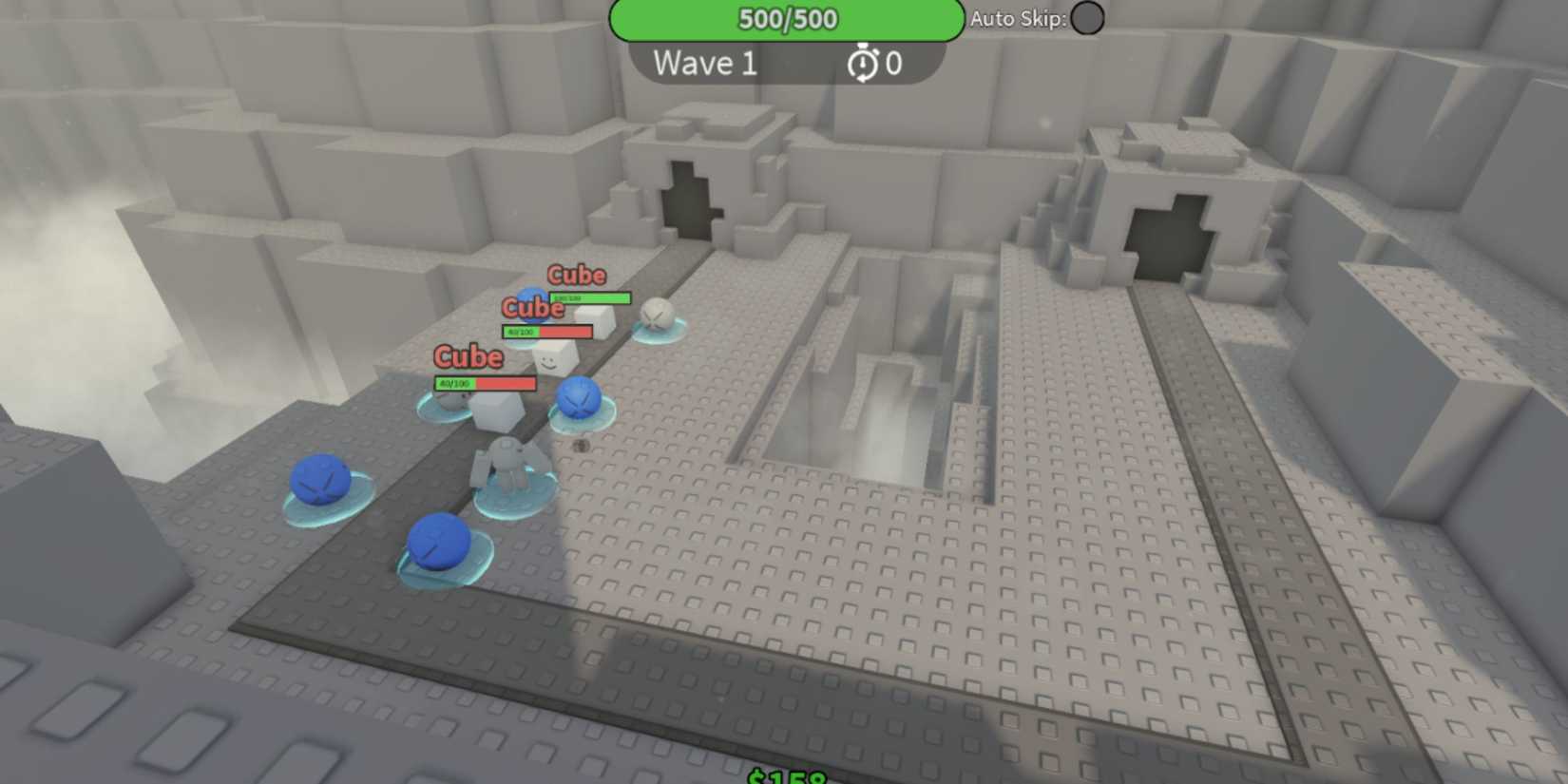Select the white sphere tower near the top Cube

[x=659, y=314]
